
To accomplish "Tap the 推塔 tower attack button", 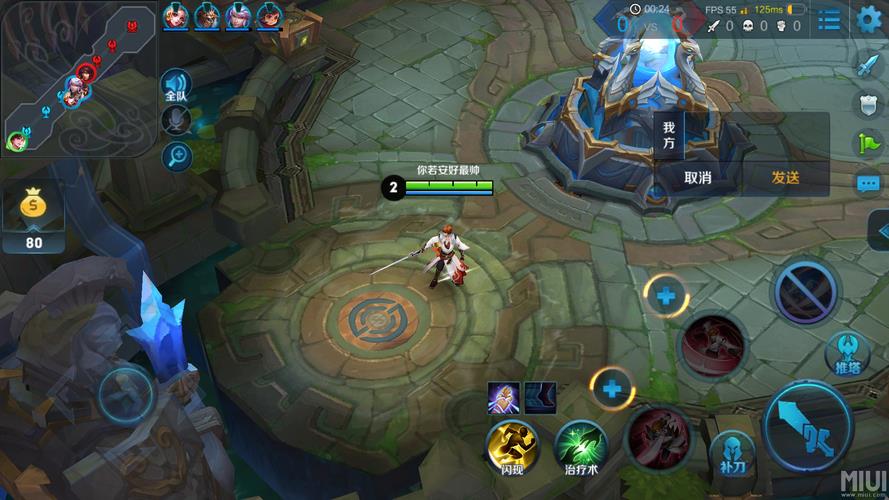I will coord(846,354).
